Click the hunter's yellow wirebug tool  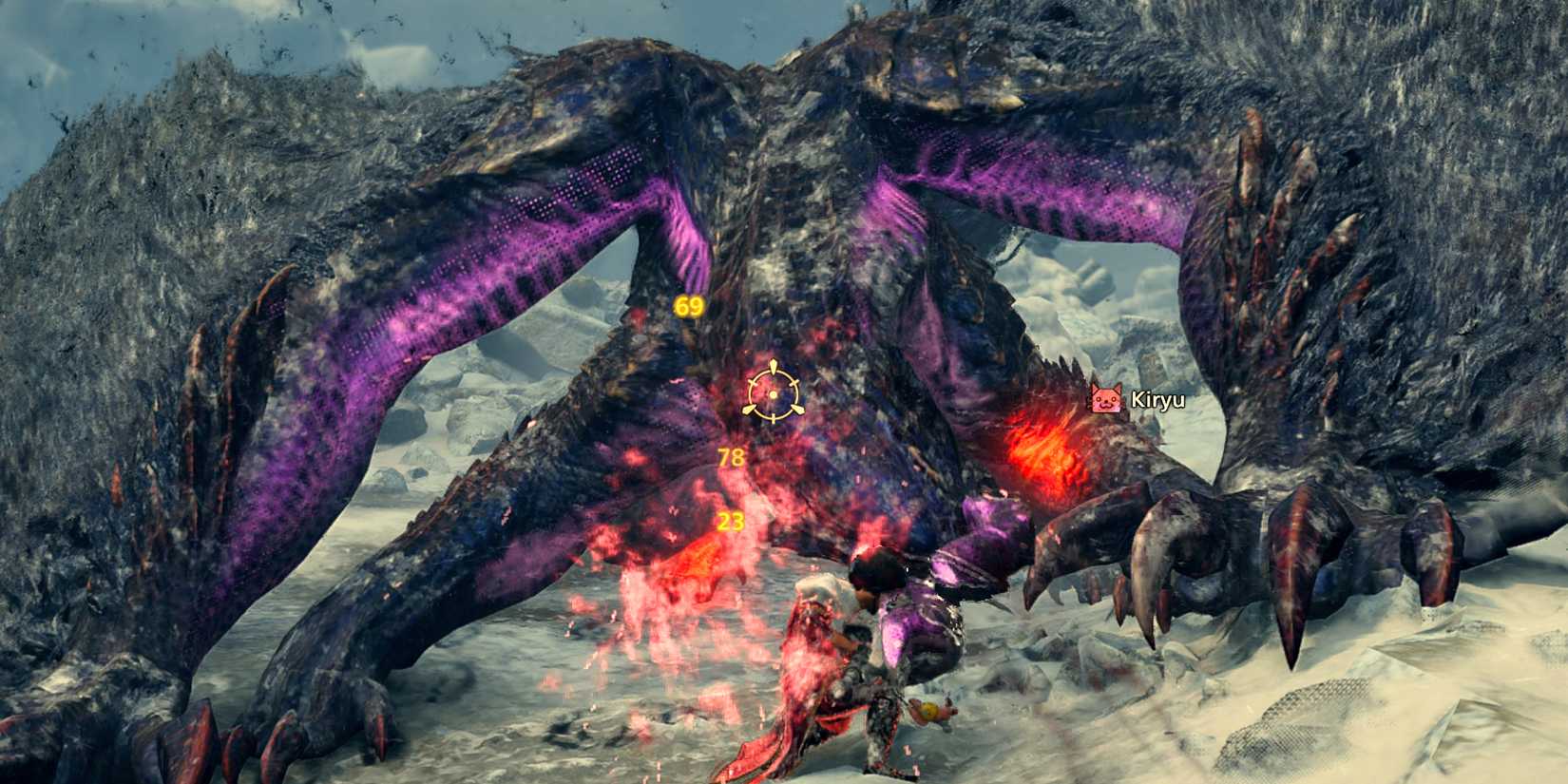929,711
